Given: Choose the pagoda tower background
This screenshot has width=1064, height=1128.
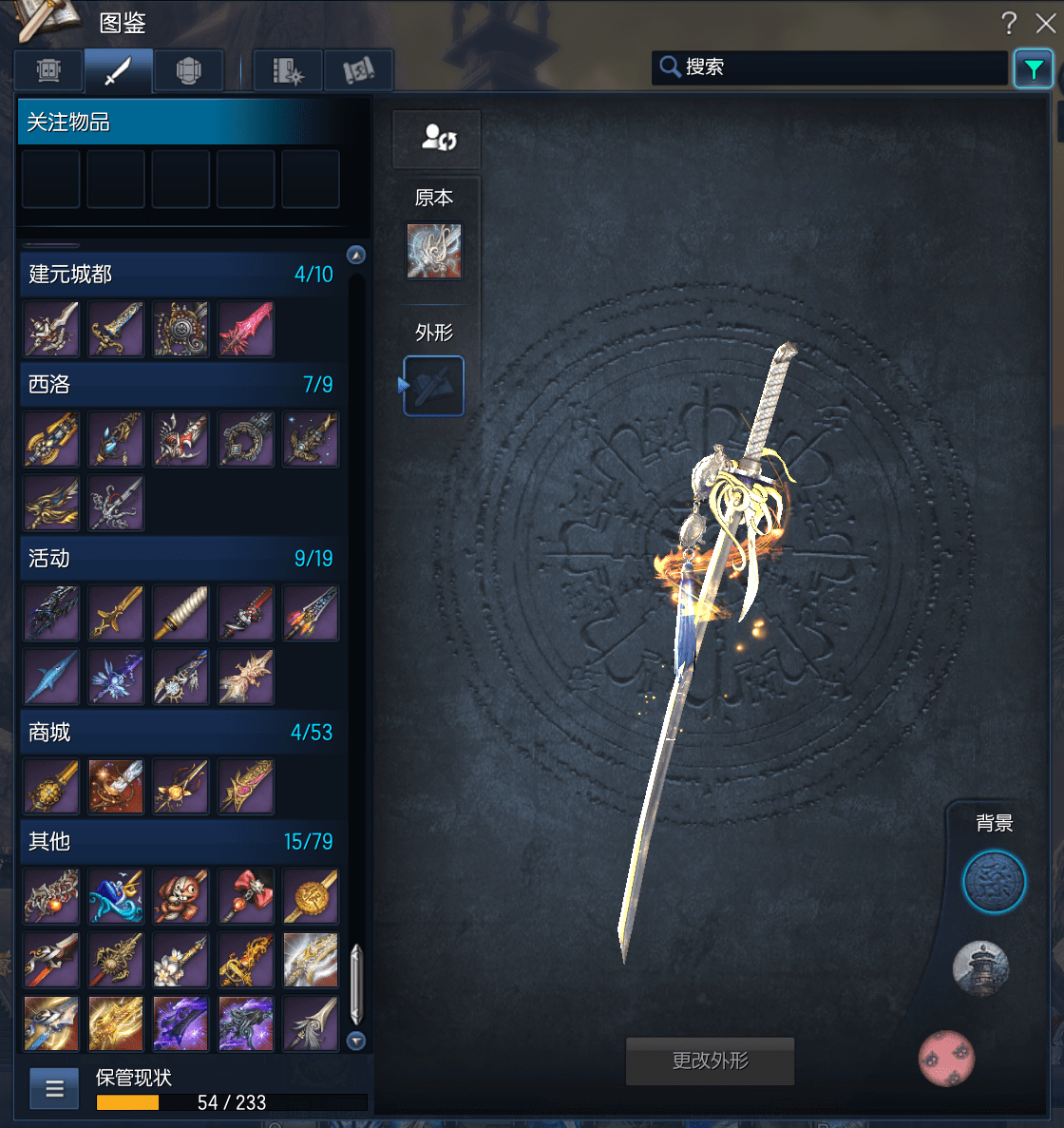Looking at the screenshot, I should coord(980,968).
